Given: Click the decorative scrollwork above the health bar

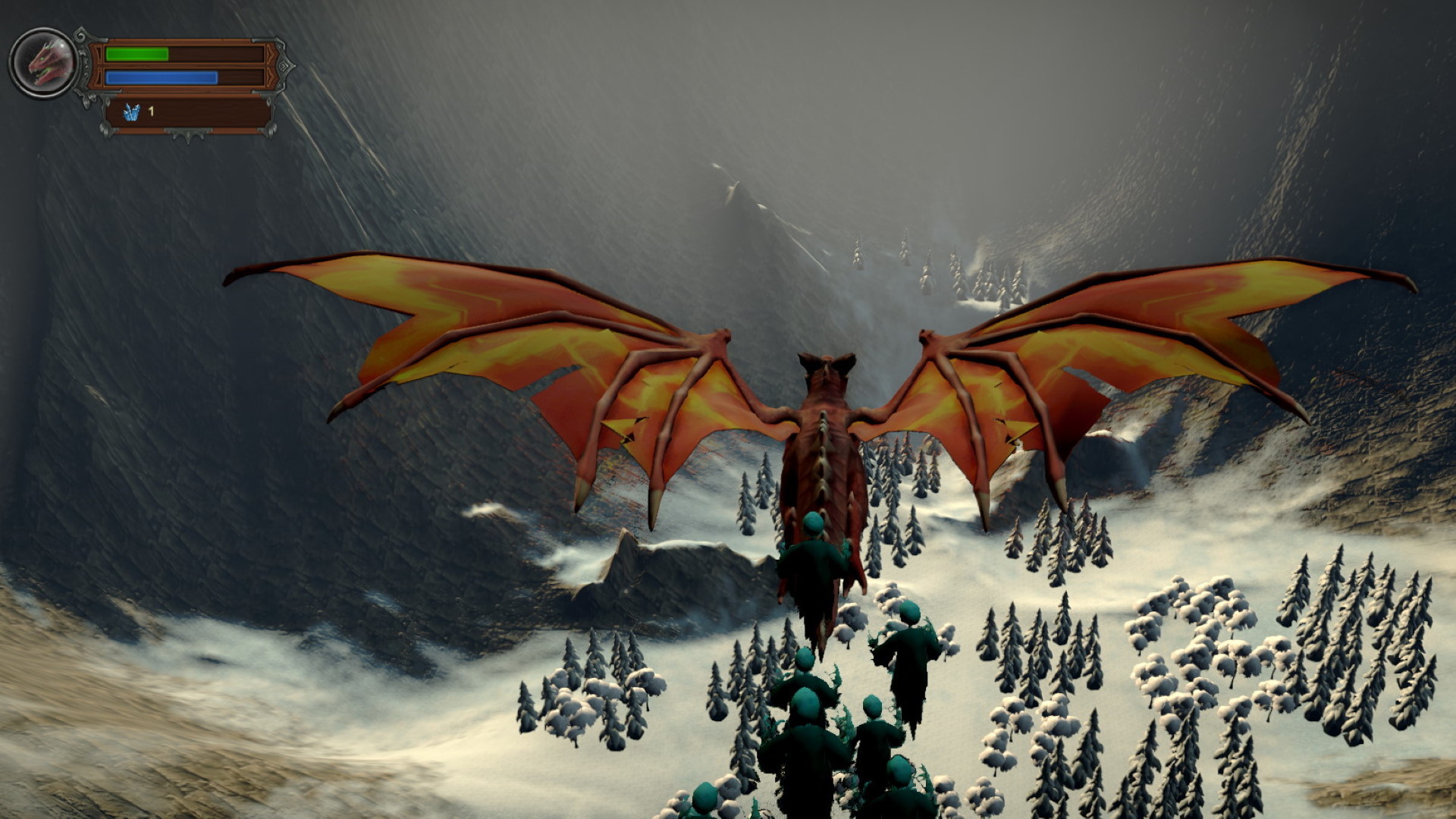Looking at the screenshot, I should coord(81,35).
